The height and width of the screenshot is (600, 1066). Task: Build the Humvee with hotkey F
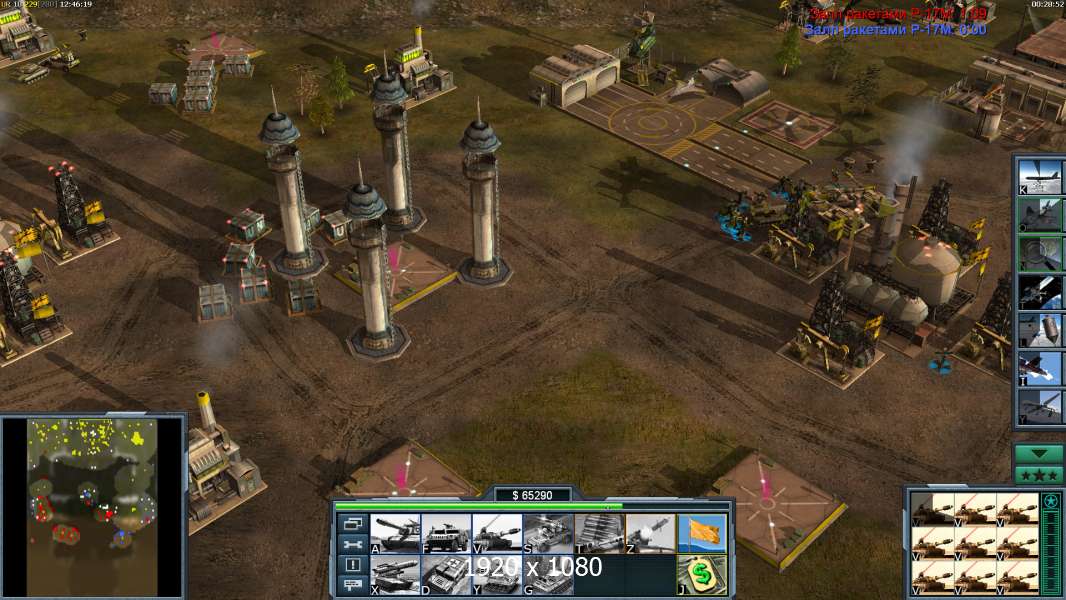tap(446, 533)
